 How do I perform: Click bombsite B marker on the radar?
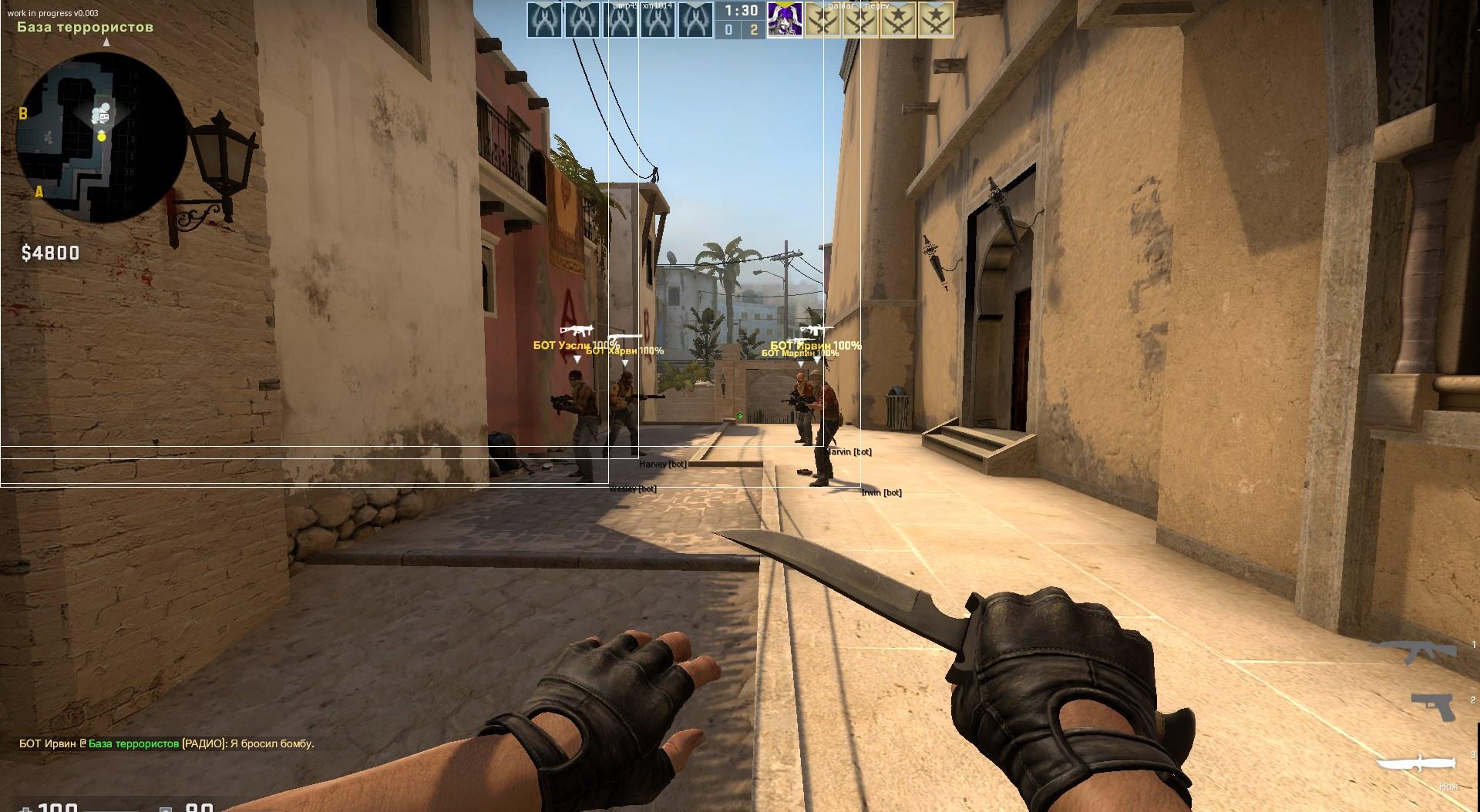click(23, 114)
